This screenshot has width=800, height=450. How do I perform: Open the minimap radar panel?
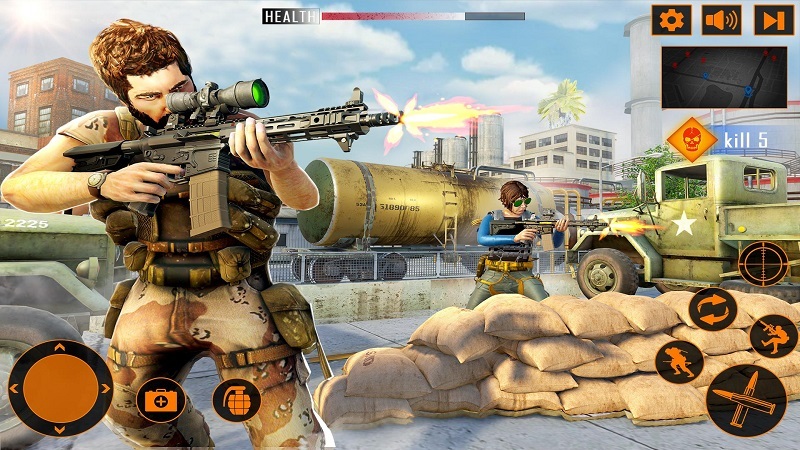coord(723,77)
